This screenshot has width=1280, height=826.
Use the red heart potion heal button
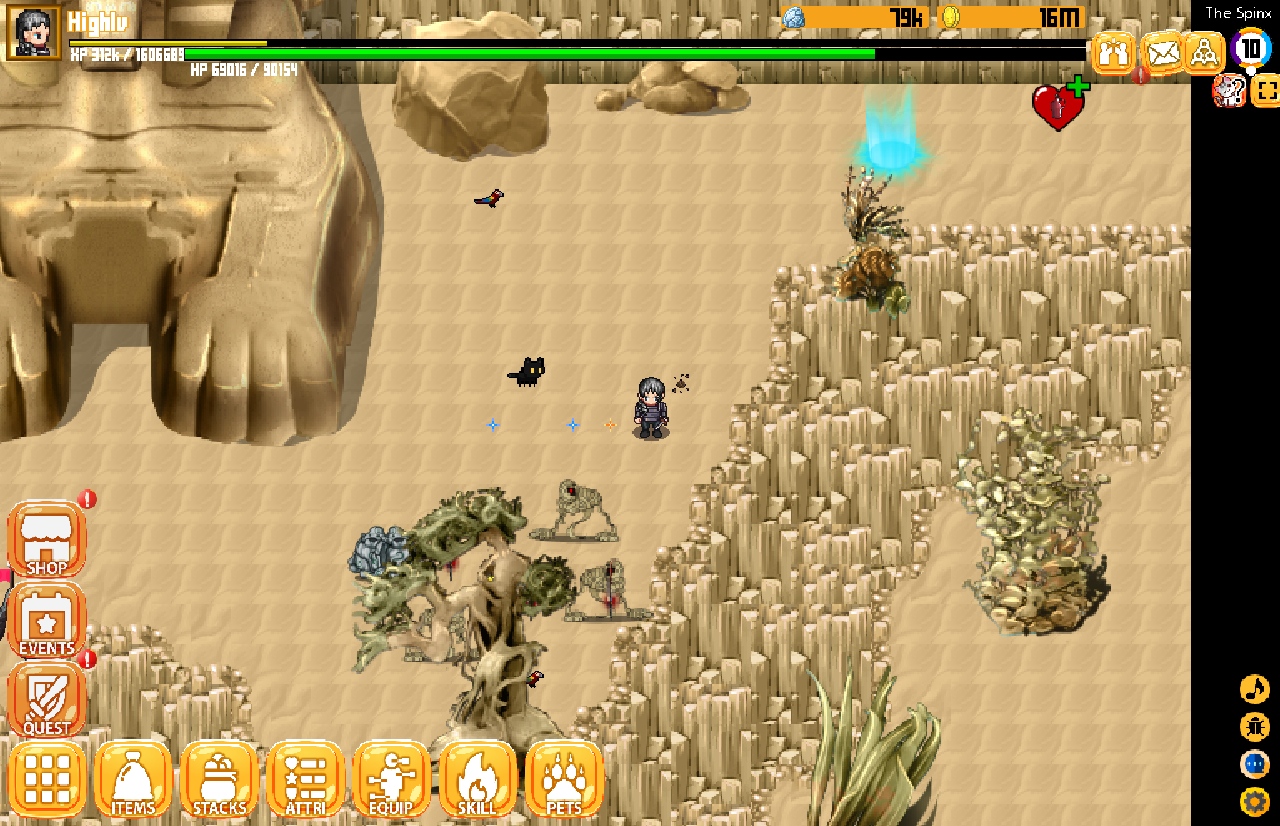coord(1058,105)
